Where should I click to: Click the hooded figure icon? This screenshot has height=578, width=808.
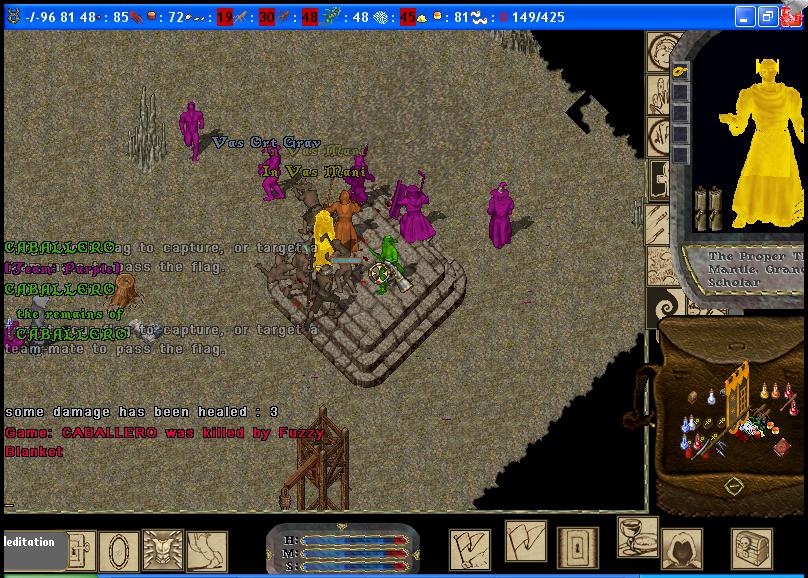click(681, 548)
